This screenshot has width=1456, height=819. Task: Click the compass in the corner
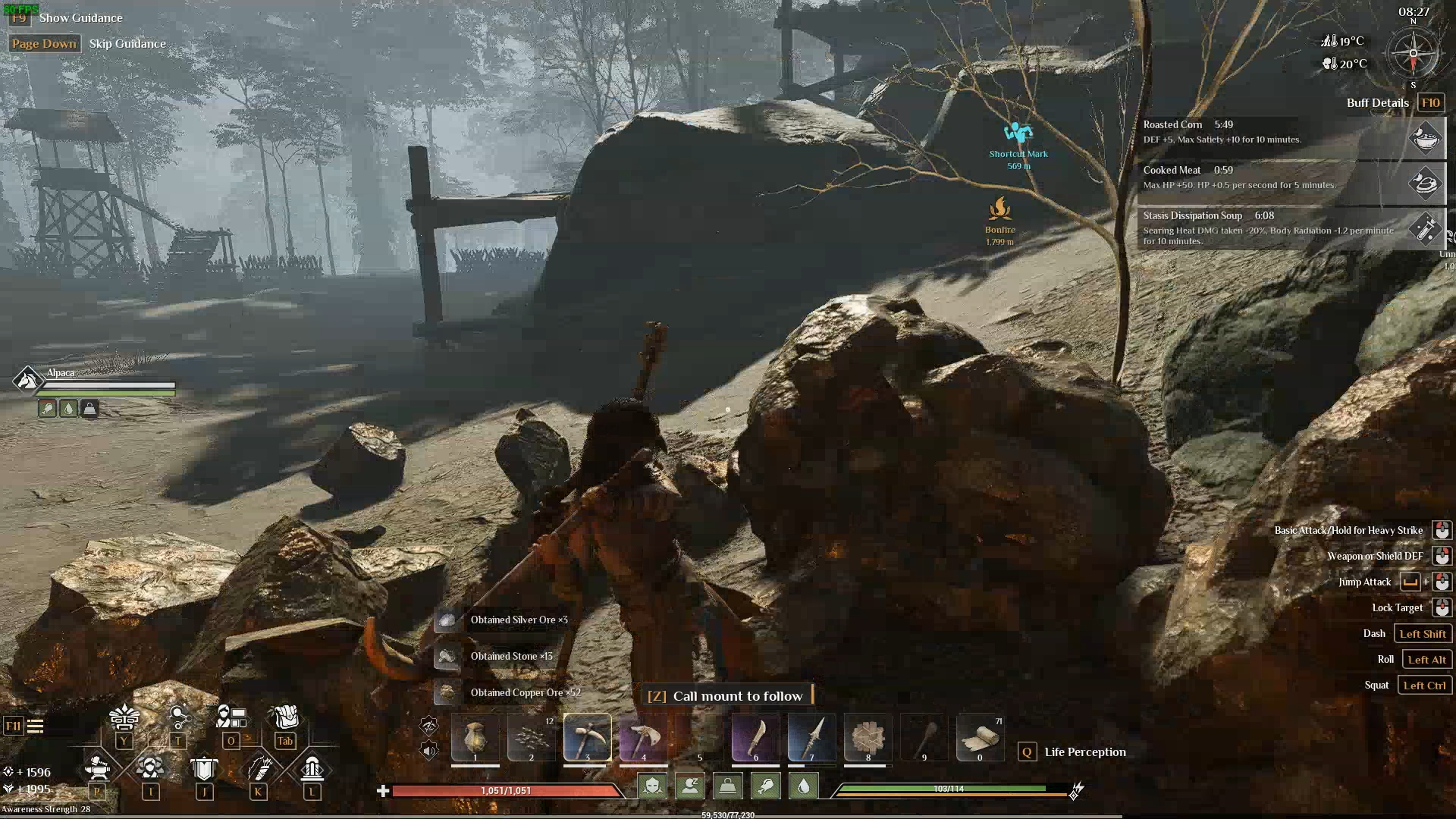(1413, 54)
